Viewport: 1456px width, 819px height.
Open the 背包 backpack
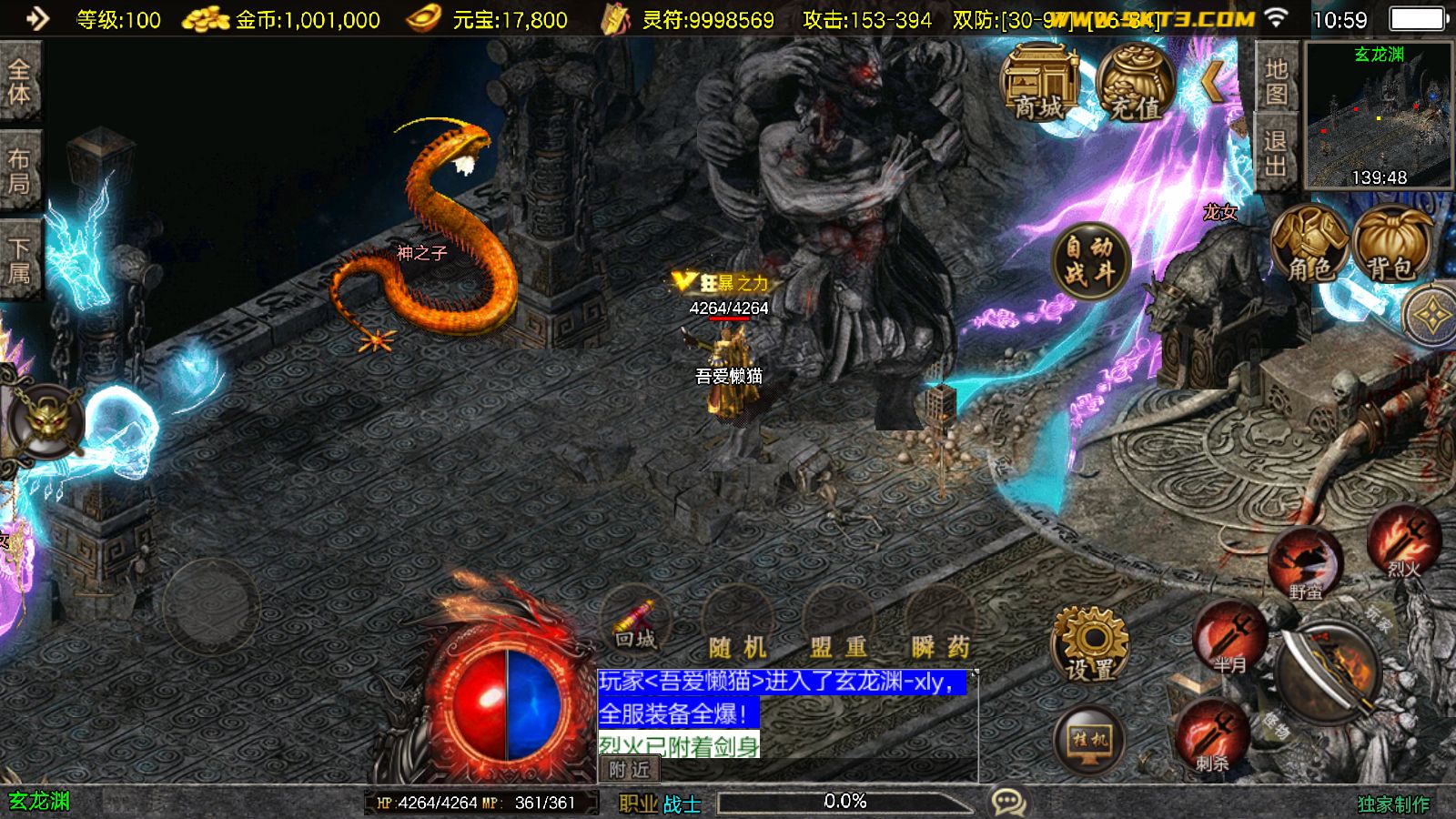click(1391, 244)
